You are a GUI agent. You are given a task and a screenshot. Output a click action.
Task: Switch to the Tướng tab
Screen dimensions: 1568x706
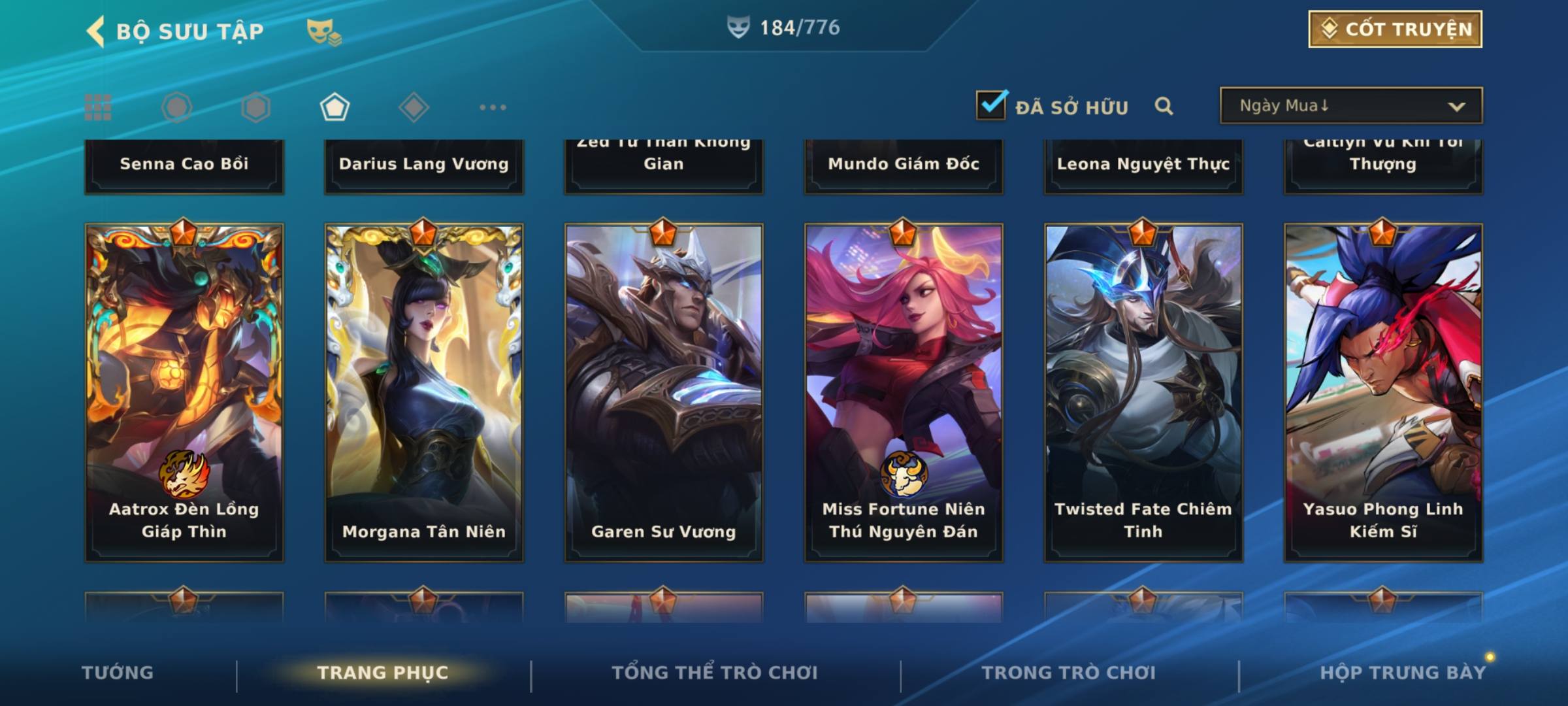118,673
